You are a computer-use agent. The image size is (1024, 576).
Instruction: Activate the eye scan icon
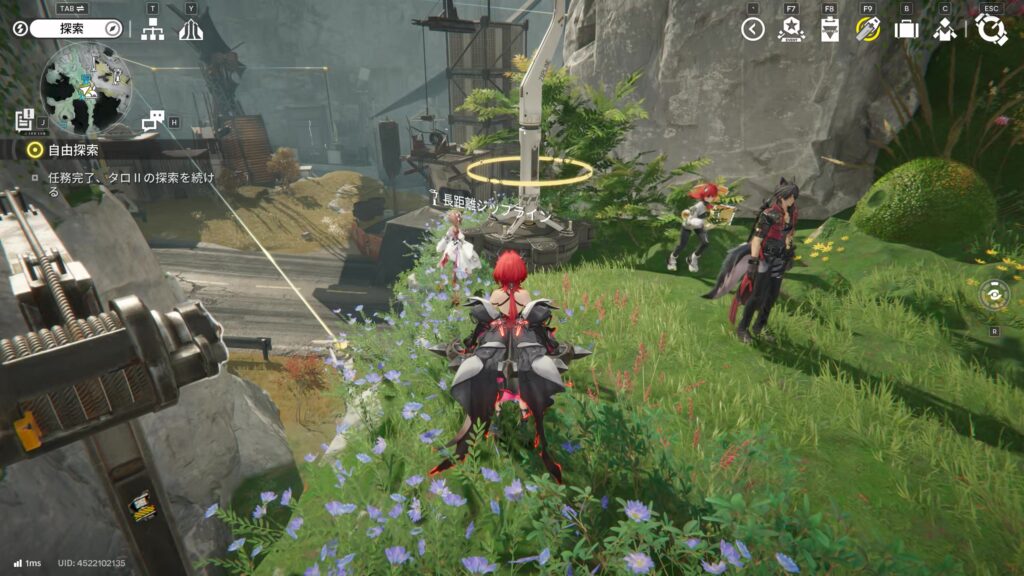[x=994, y=295]
